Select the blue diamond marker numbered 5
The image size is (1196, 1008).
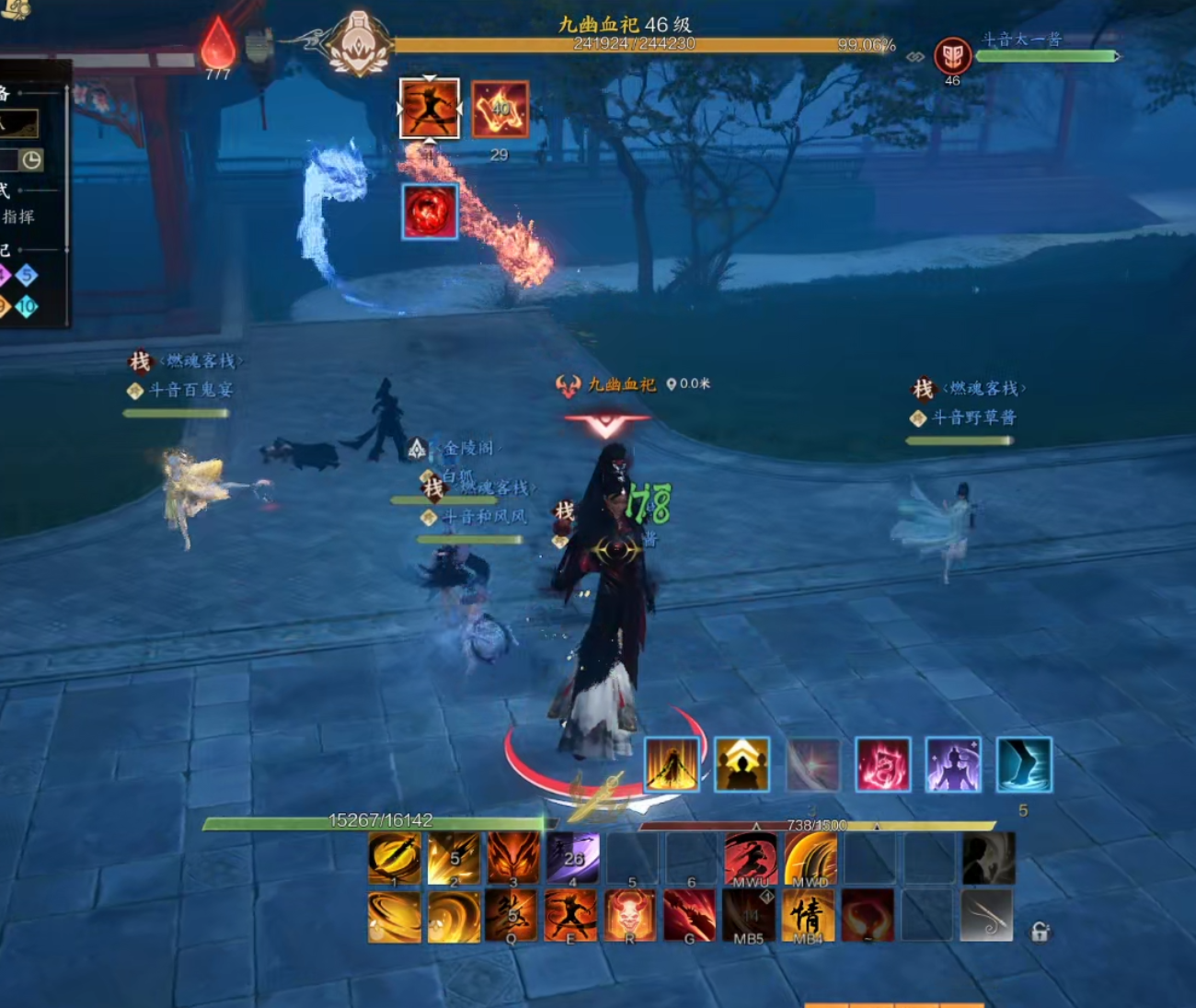coord(27,274)
